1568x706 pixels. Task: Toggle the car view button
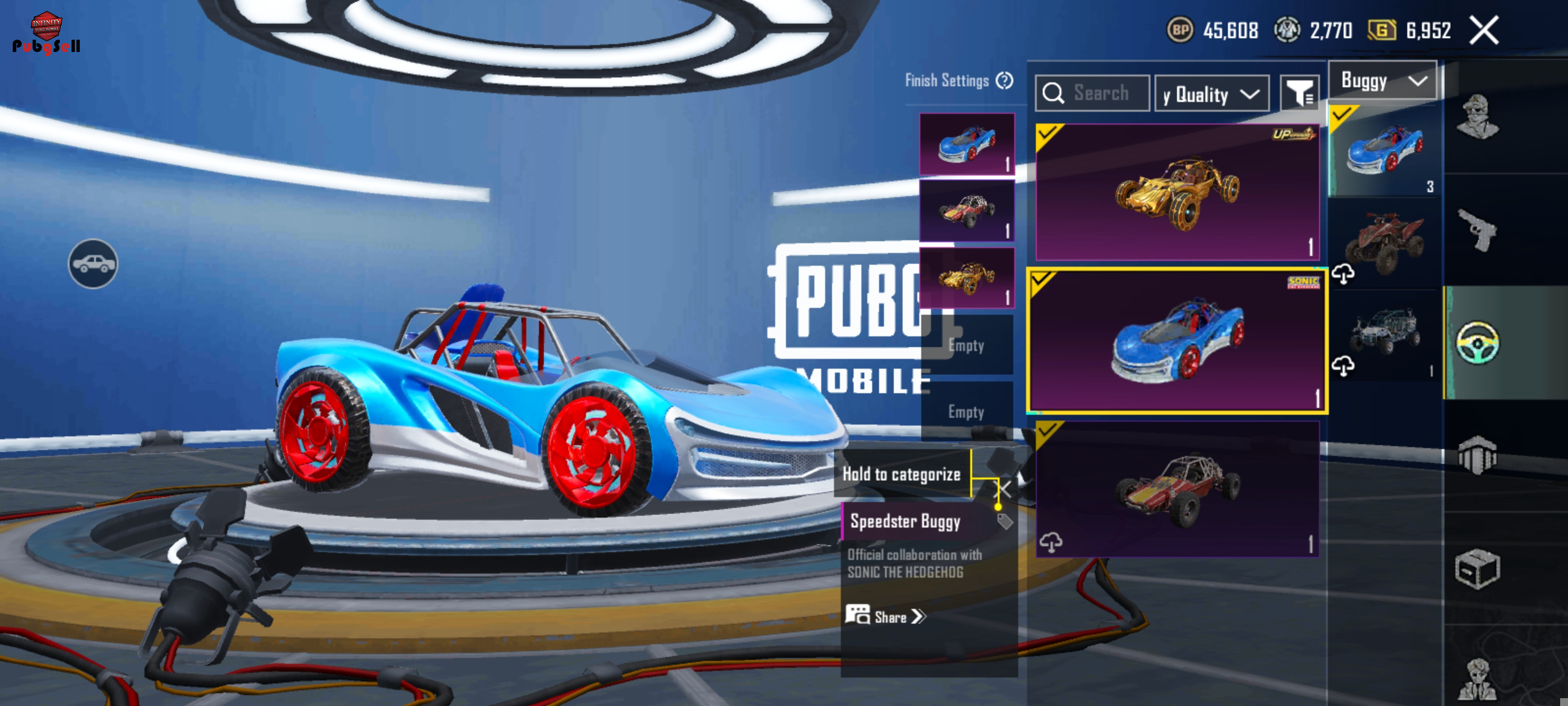pyautogui.click(x=93, y=264)
